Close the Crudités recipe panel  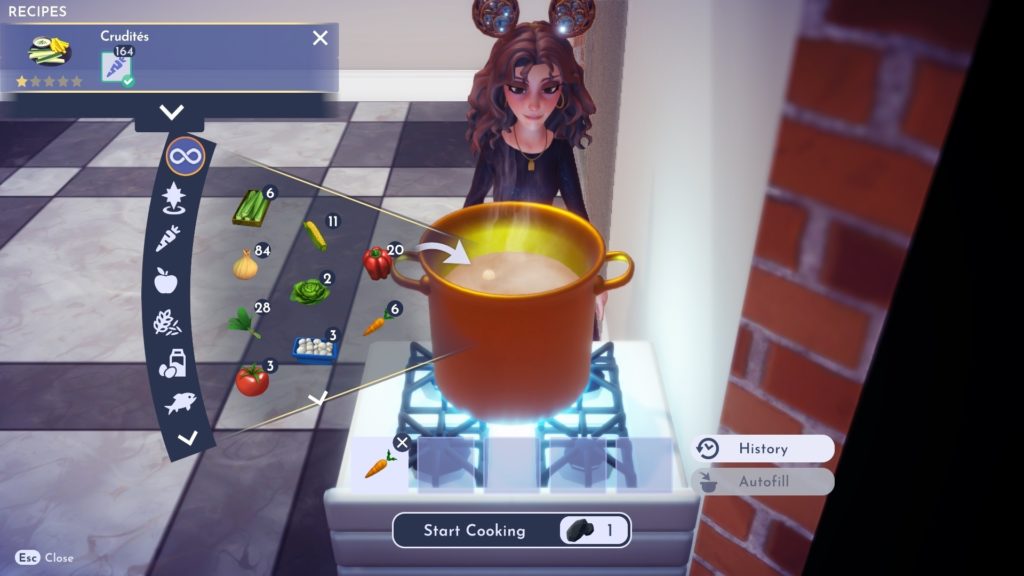click(x=320, y=38)
